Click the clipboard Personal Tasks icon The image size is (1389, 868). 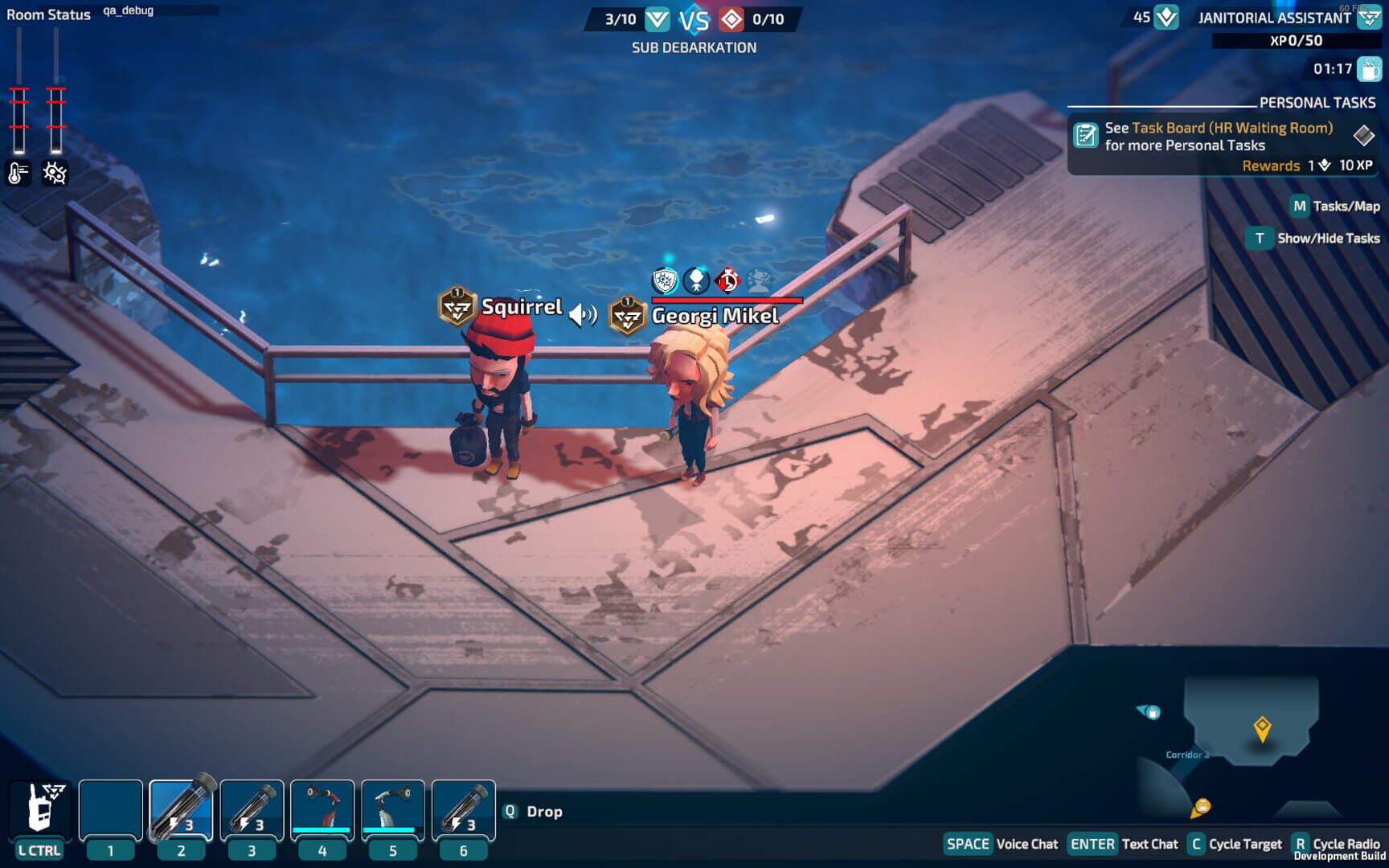tap(1087, 133)
